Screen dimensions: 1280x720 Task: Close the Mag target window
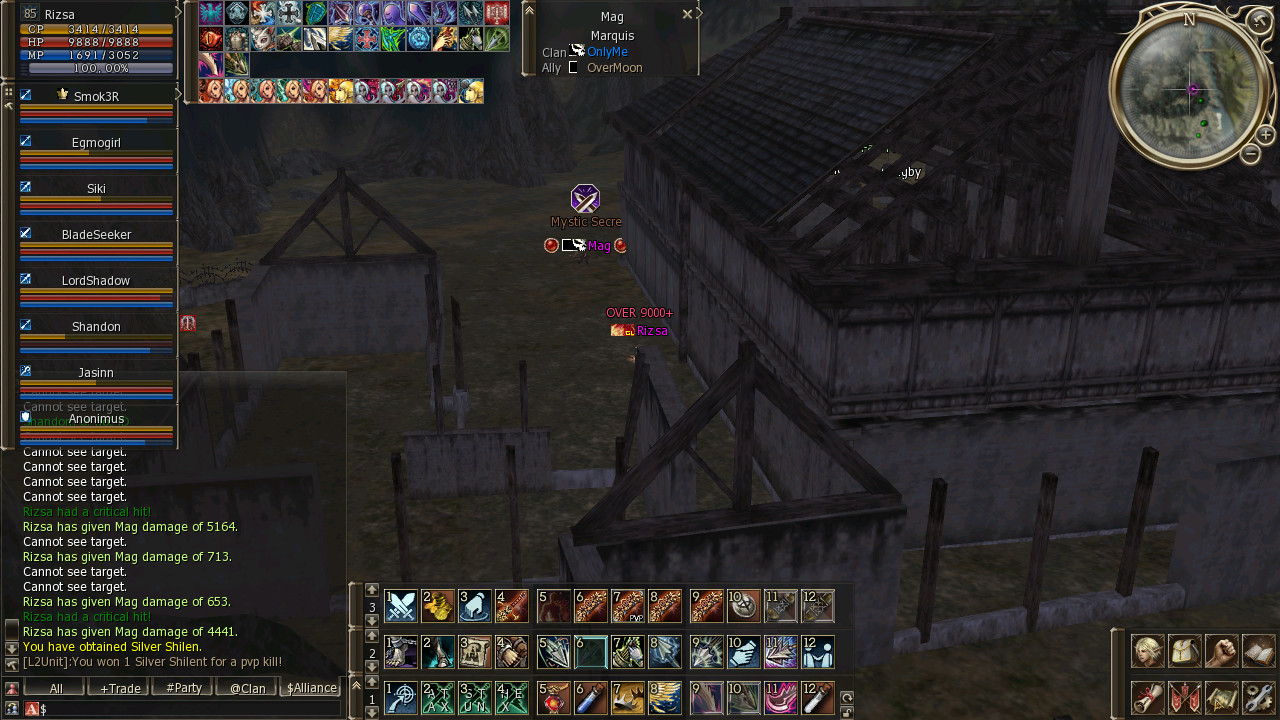[x=687, y=15]
